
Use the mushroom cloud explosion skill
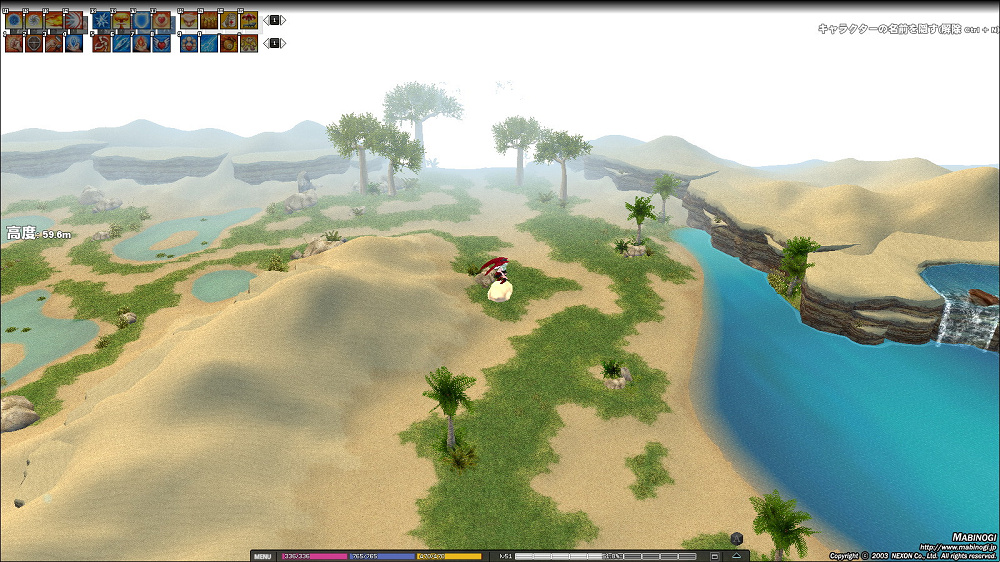[121, 21]
